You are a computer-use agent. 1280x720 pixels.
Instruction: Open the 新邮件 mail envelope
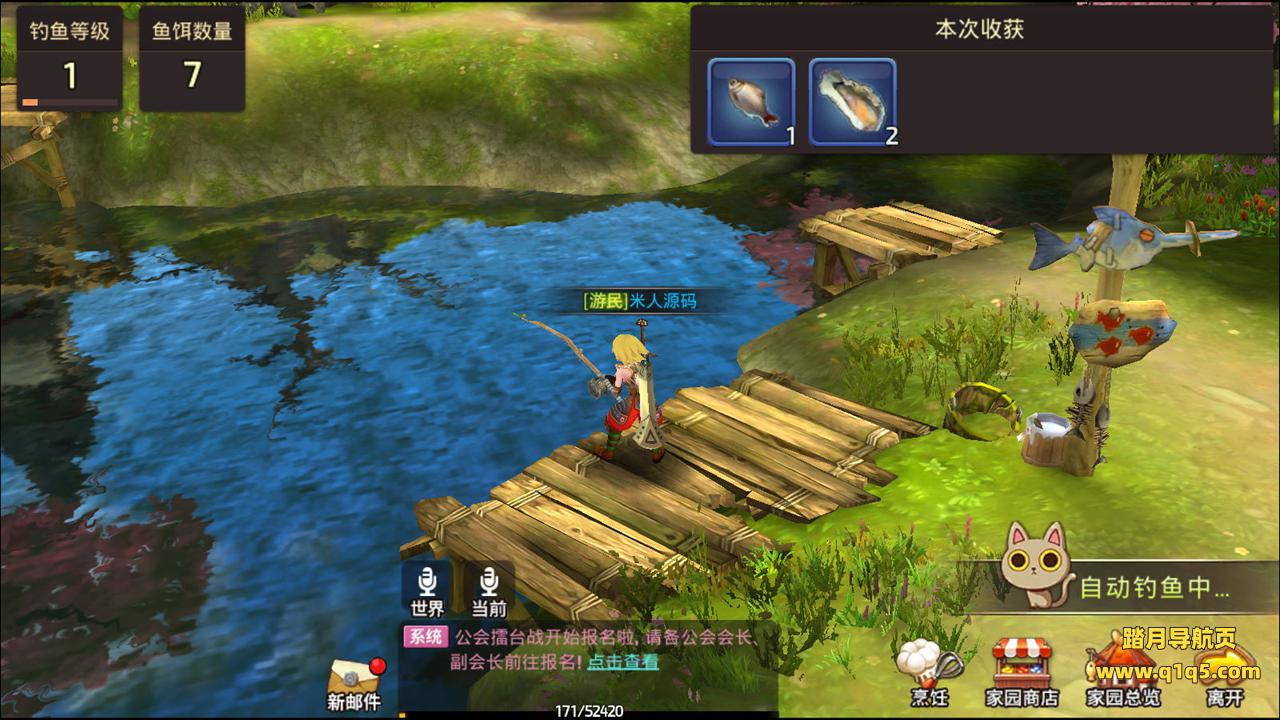[x=354, y=684]
